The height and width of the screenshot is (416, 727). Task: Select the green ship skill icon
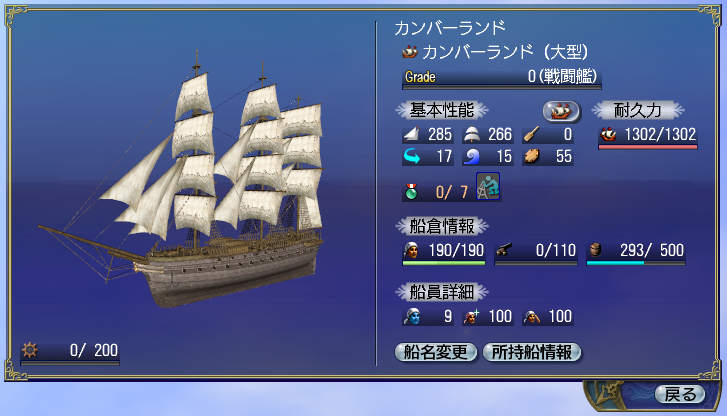click(488, 187)
